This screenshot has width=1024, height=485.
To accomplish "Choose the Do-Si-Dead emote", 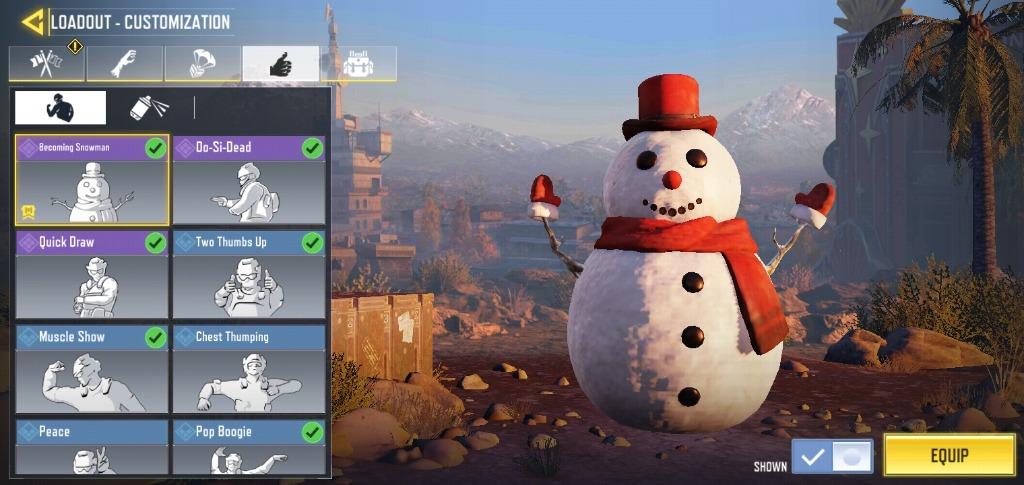I will [249, 181].
